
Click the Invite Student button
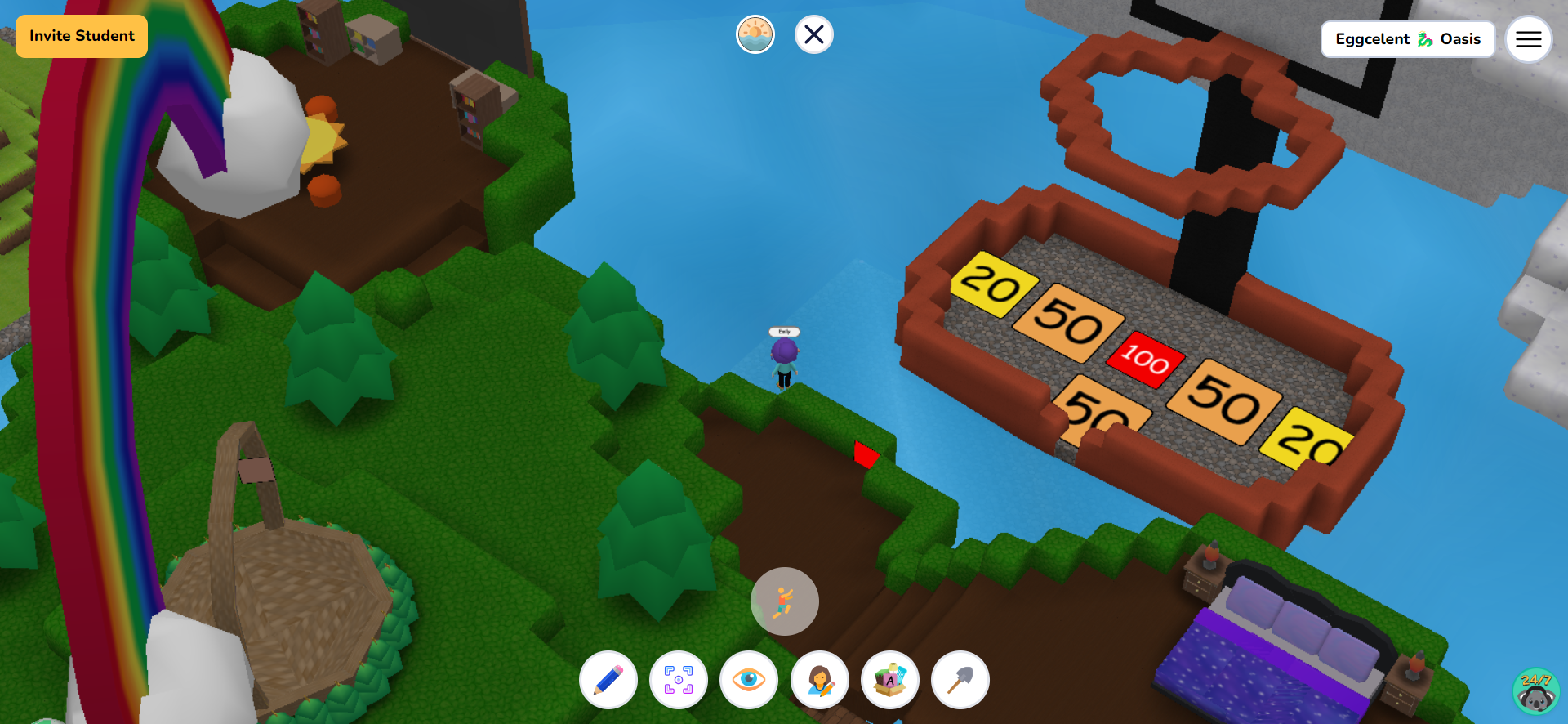[x=81, y=36]
